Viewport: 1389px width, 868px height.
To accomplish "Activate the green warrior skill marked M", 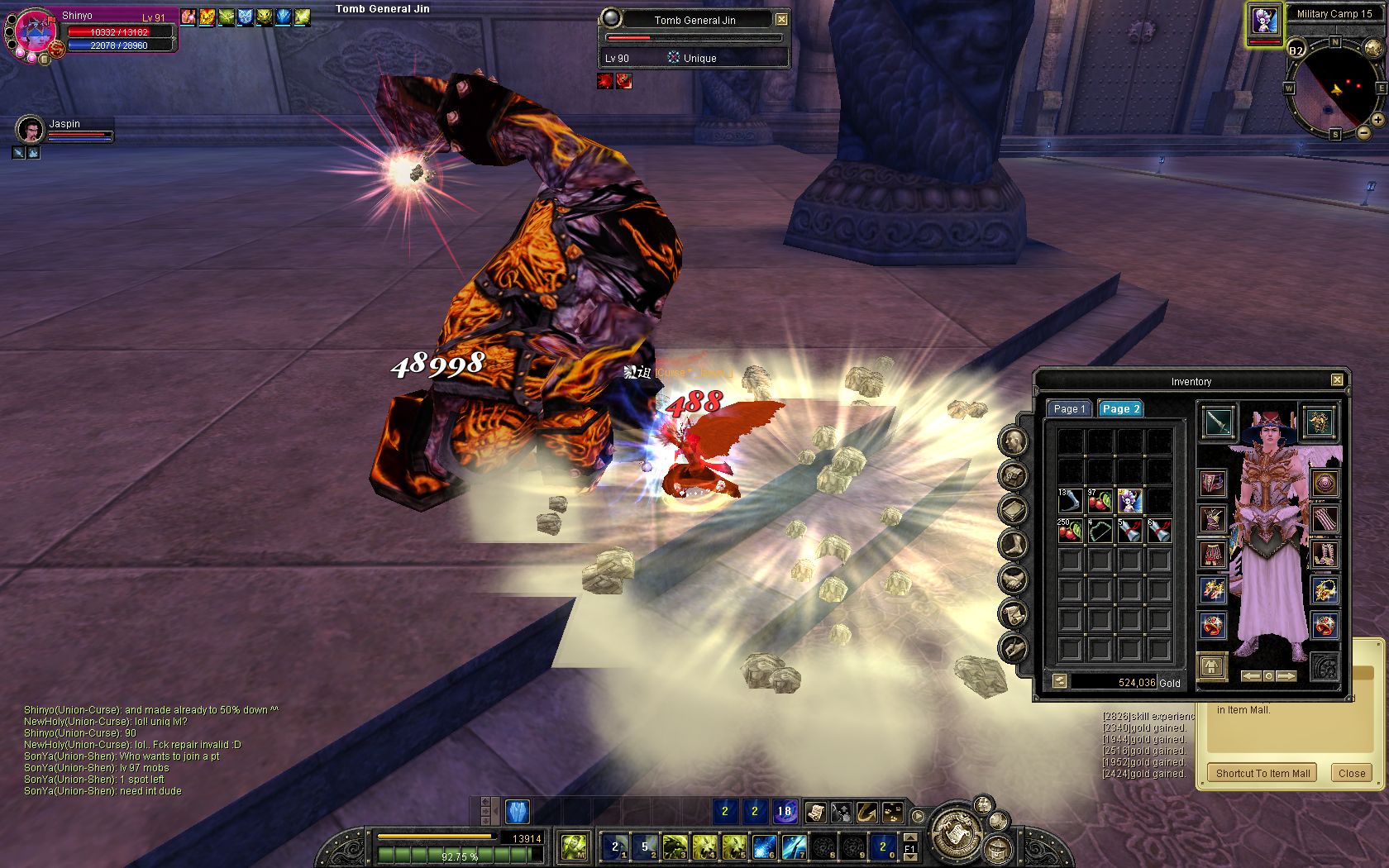I will click(573, 846).
